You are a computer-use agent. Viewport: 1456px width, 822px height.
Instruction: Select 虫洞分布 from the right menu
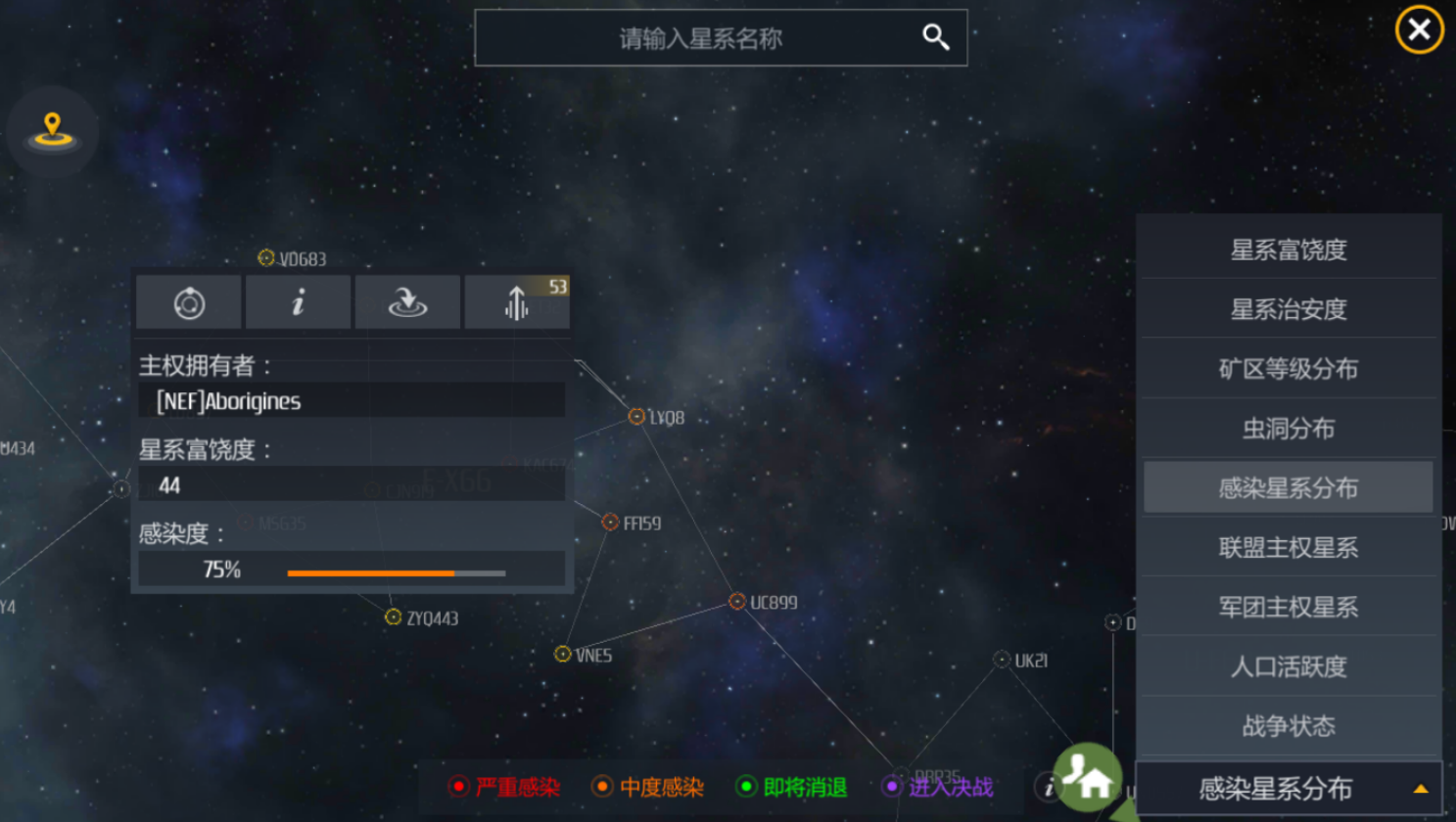click(1288, 428)
